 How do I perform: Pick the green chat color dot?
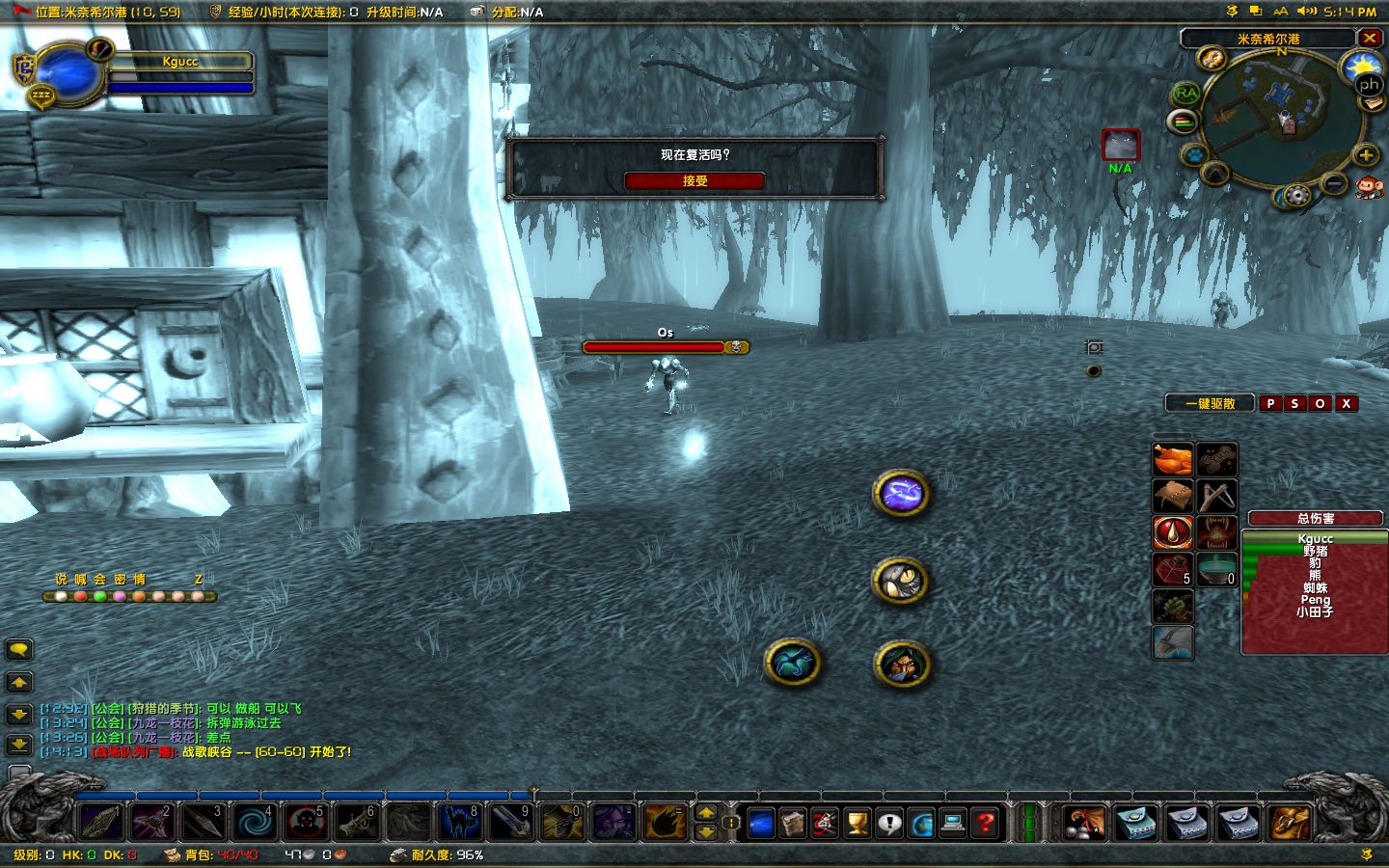99,596
